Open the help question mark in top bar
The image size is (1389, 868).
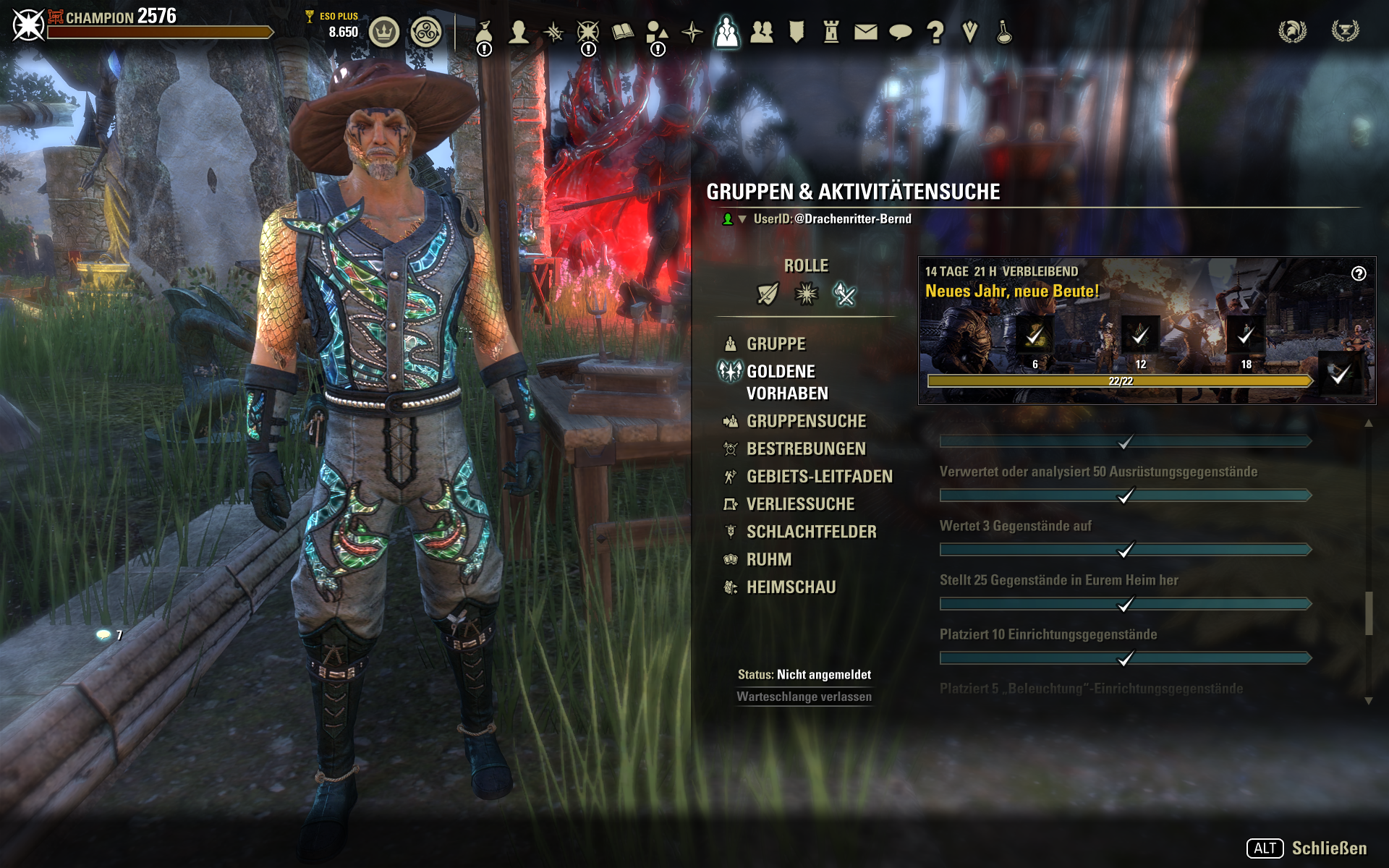(x=935, y=32)
